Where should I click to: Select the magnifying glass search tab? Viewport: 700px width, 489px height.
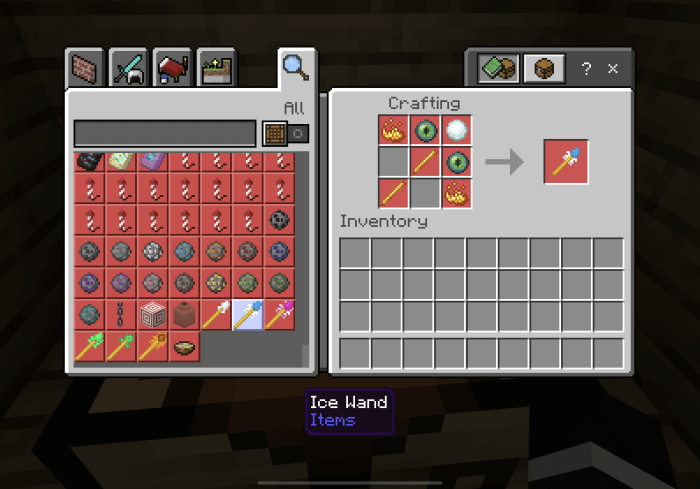pos(296,68)
